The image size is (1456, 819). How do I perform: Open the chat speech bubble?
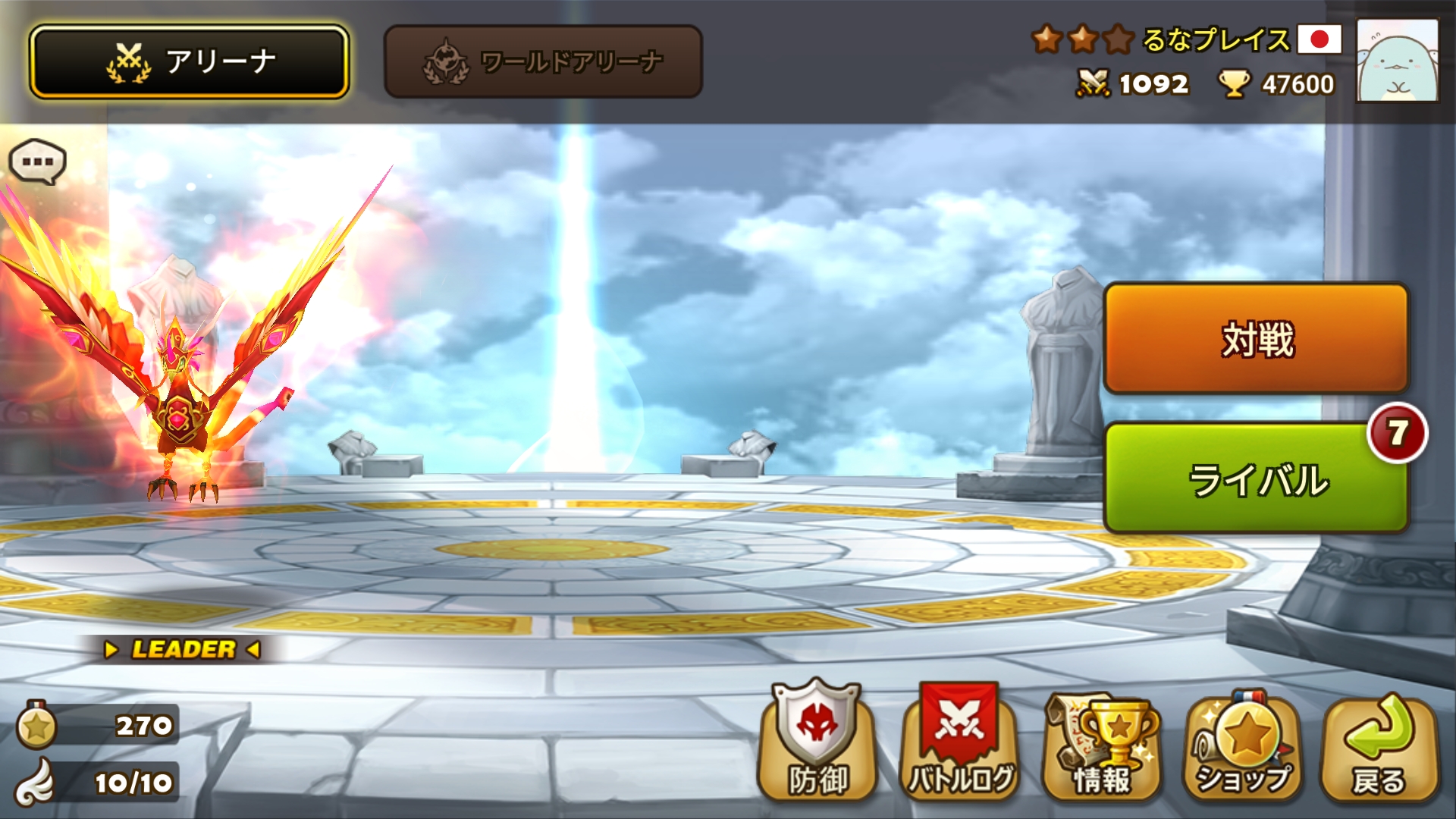pyautogui.click(x=37, y=162)
